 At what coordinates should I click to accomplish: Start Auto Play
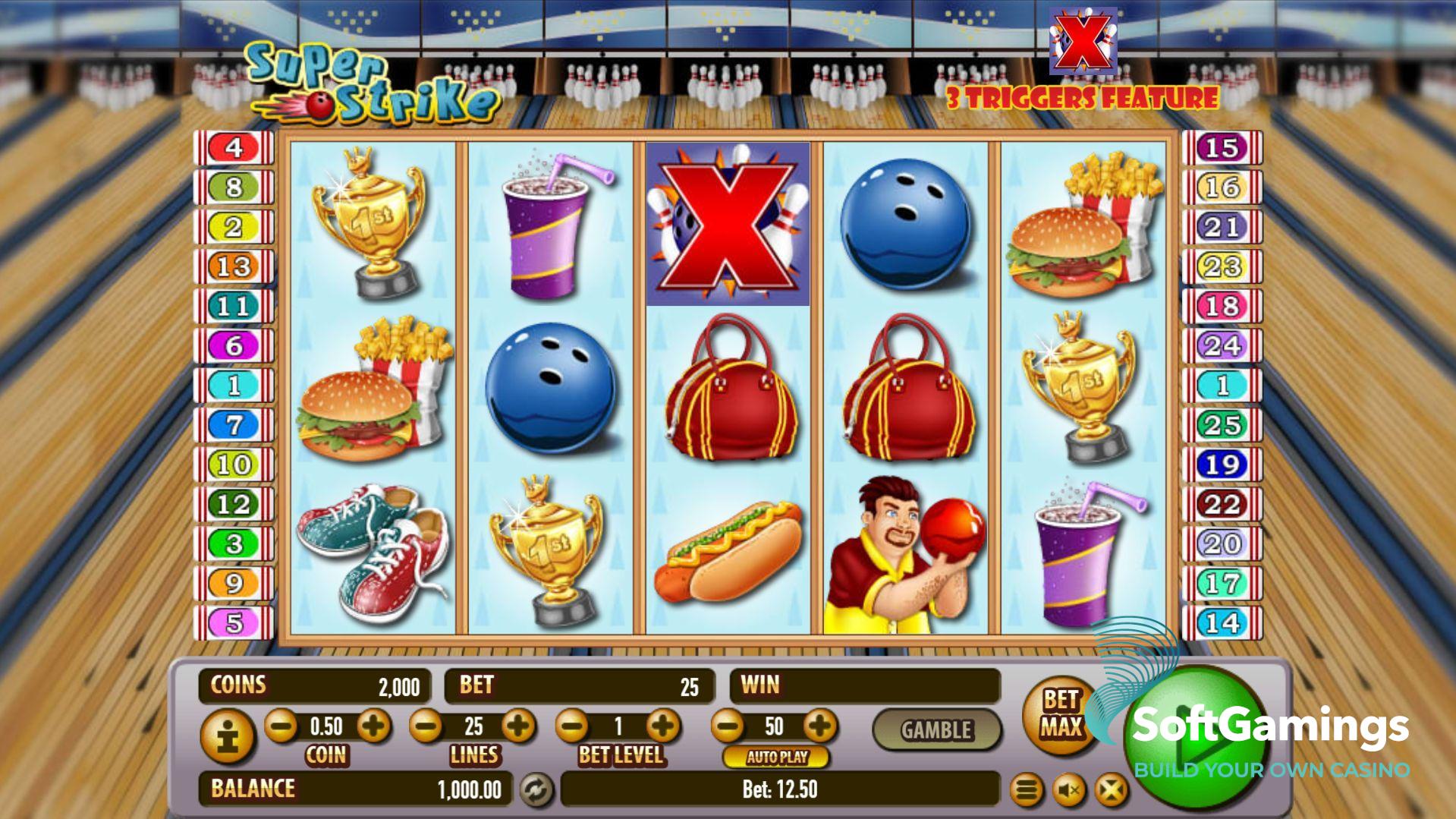tap(776, 757)
